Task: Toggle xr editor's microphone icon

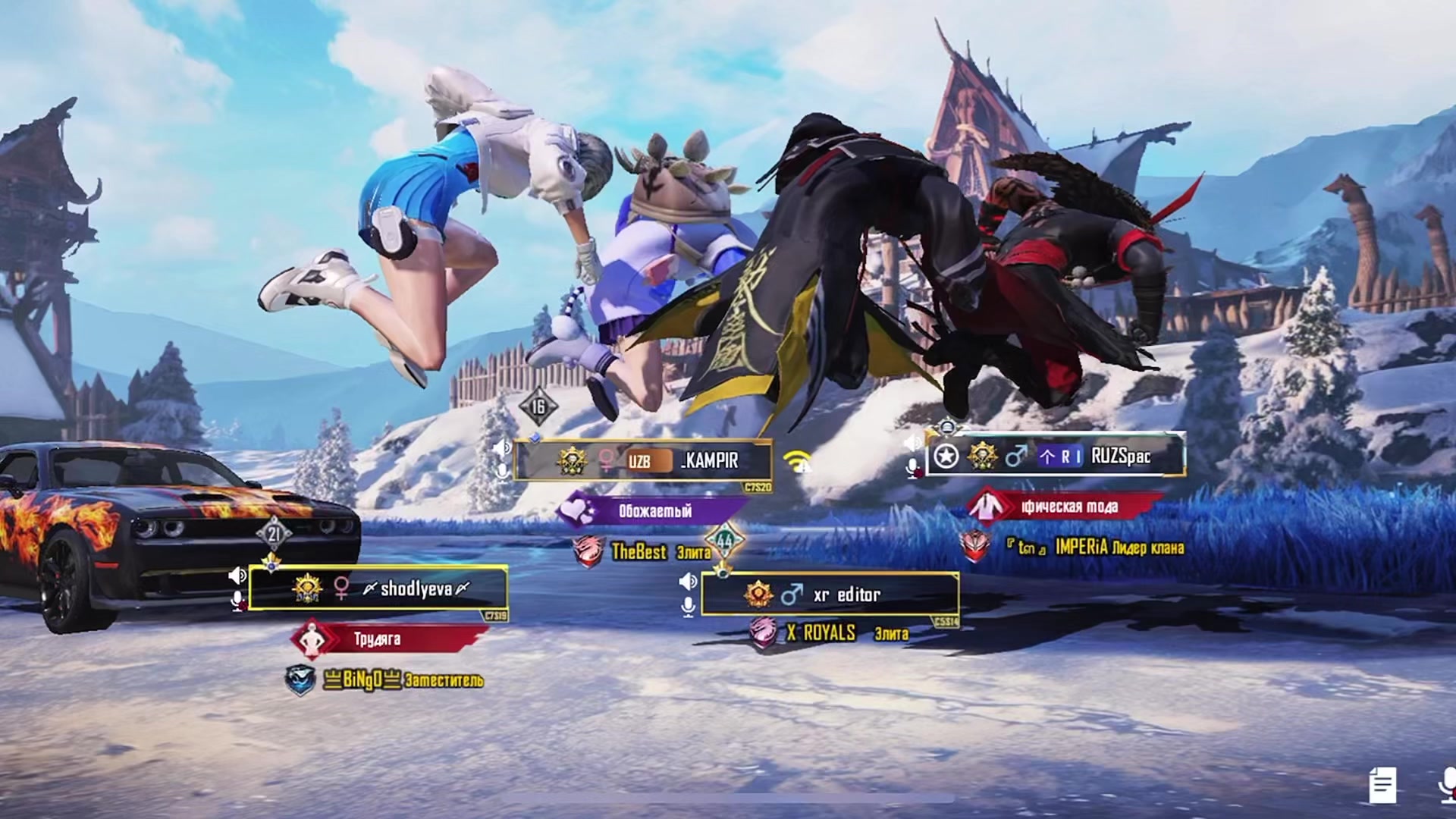Action: [688, 607]
